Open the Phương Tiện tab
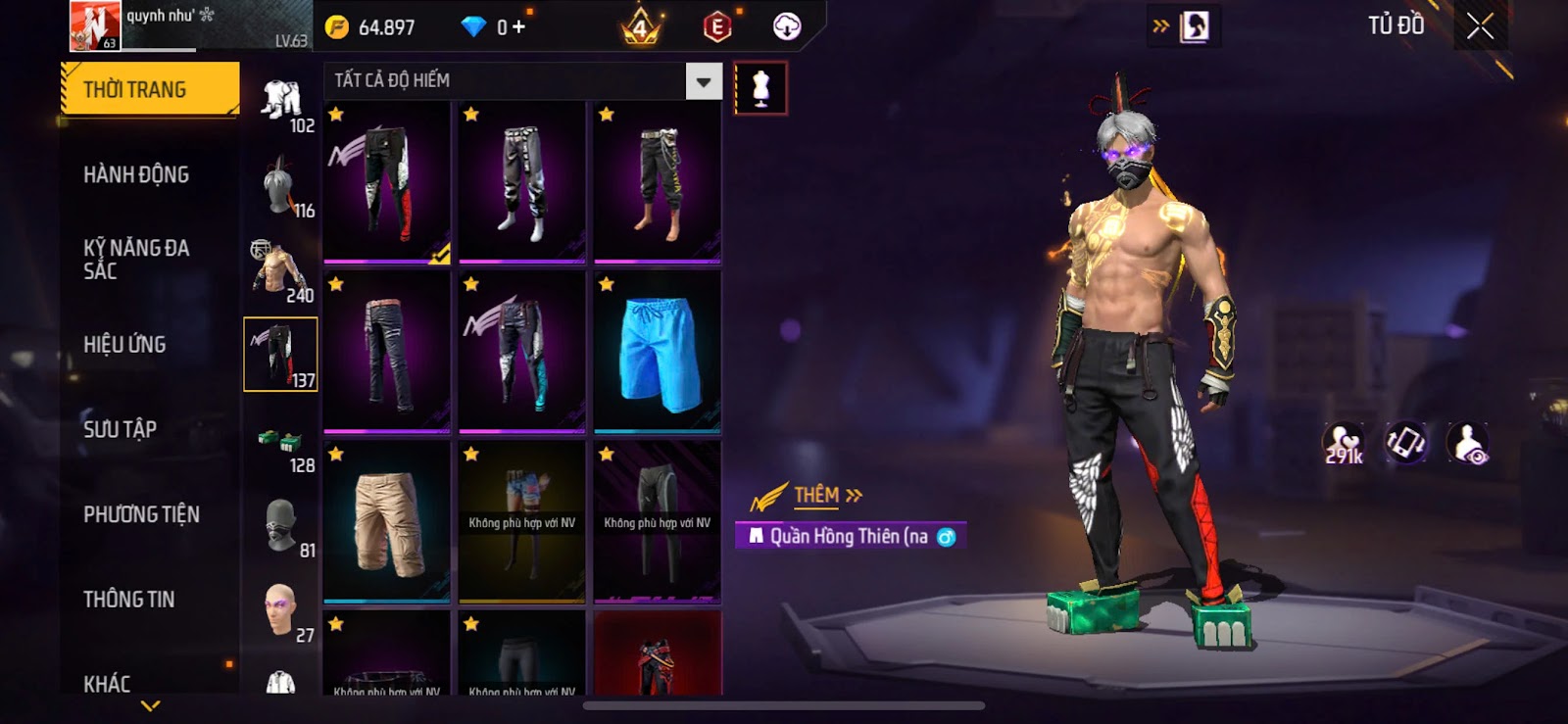This screenshot has width=1568, height=724. click(x=141, y=514)
